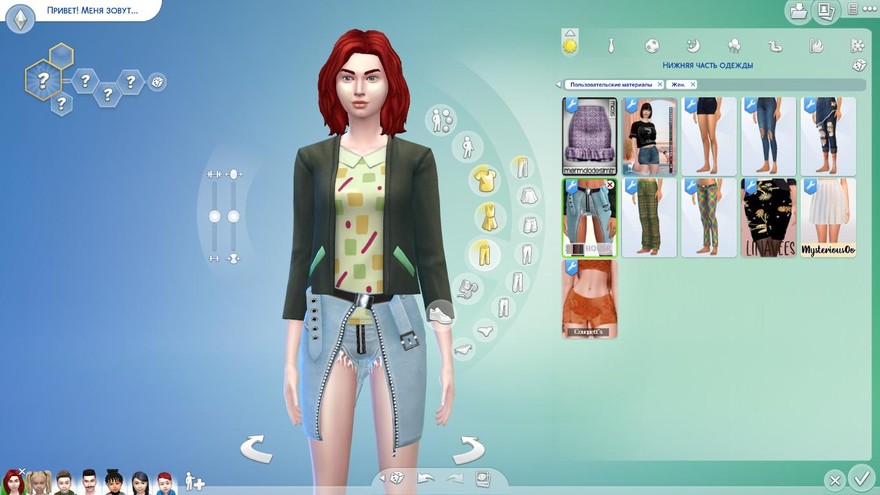
Task: Confirm the household with the checkmark button
Action: pyautogui.click(x=859, y=478)
